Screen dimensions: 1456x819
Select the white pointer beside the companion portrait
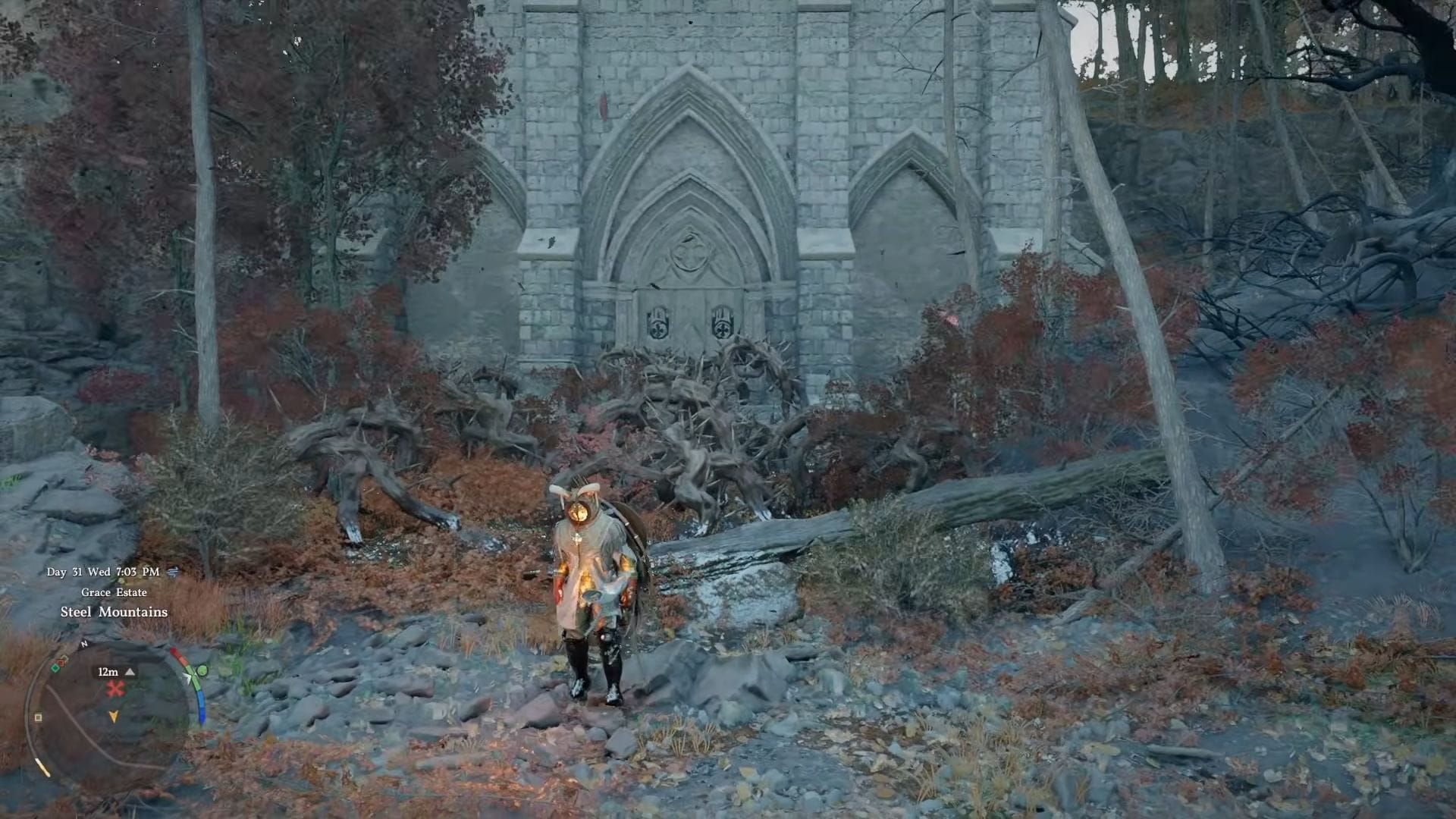(188, 677)
